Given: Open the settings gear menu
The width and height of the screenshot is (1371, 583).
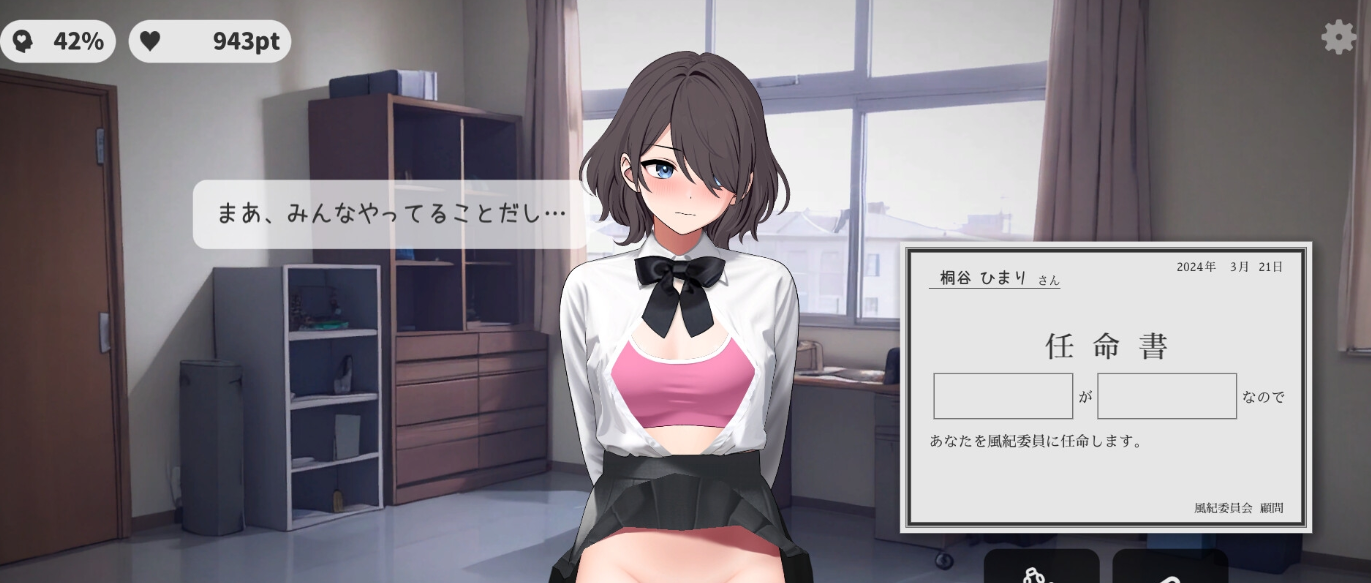Looking at the screenshot, I should click(x=1338, y=37).
